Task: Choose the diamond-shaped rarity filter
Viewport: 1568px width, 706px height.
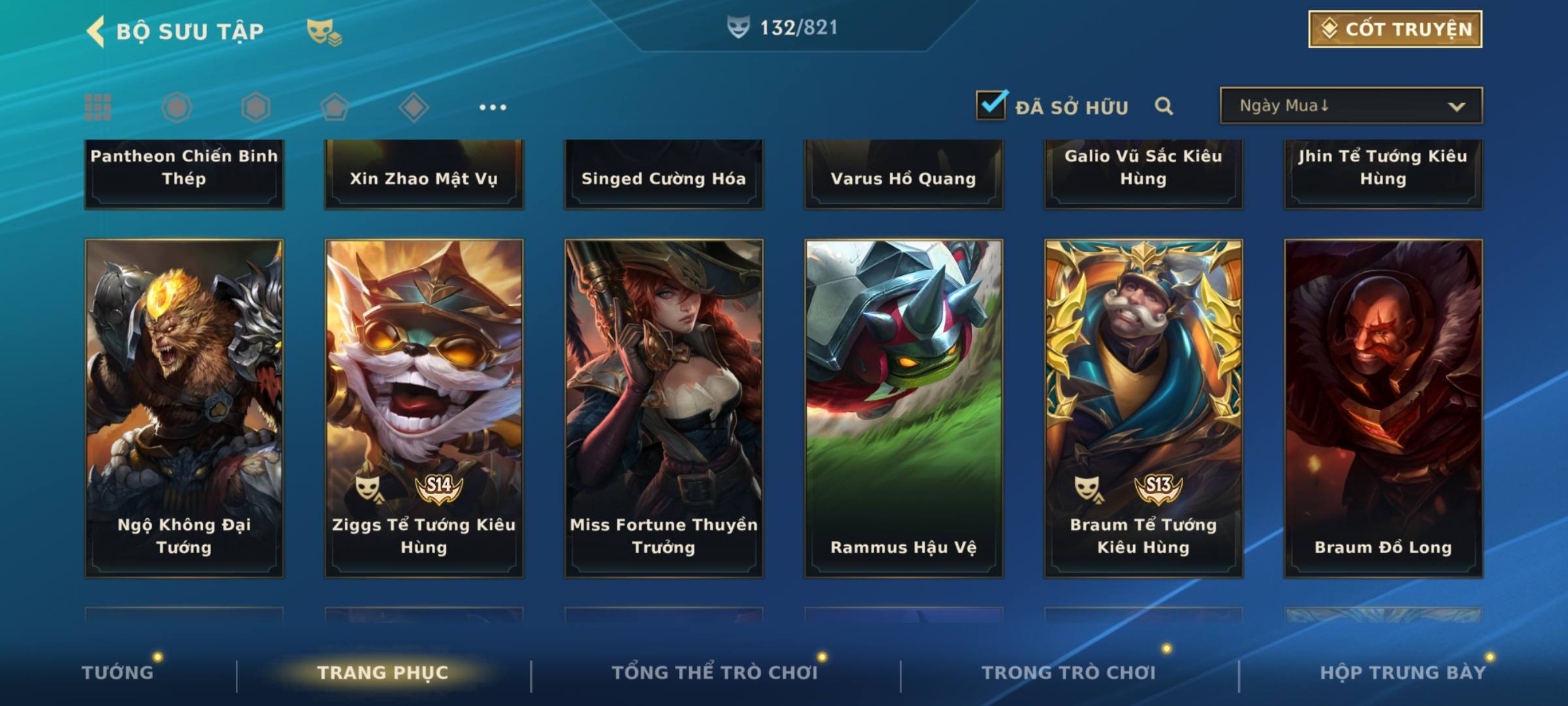Action: coord(414,107)
